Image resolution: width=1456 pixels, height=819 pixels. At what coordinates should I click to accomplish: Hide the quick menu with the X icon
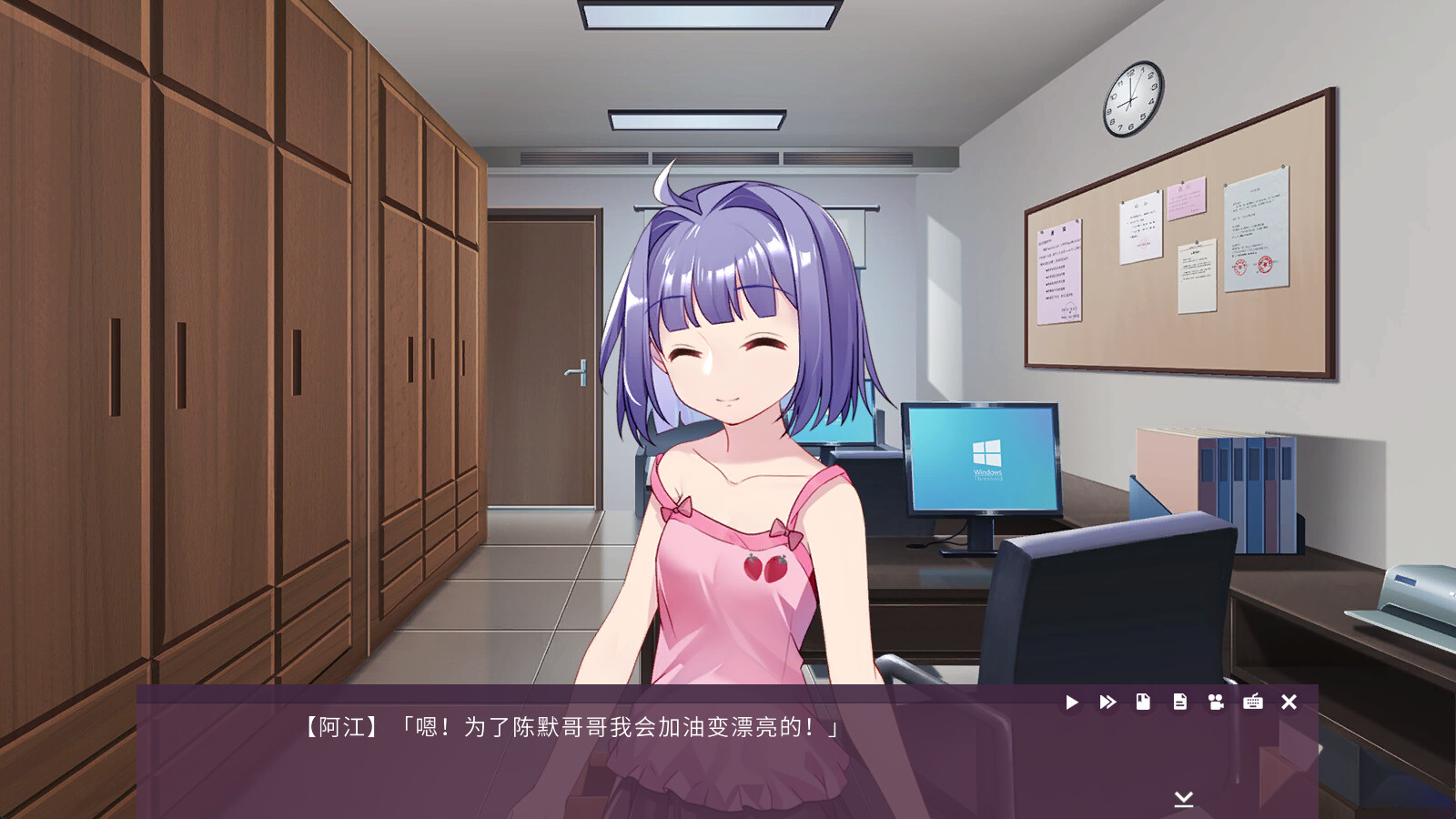1289,703
